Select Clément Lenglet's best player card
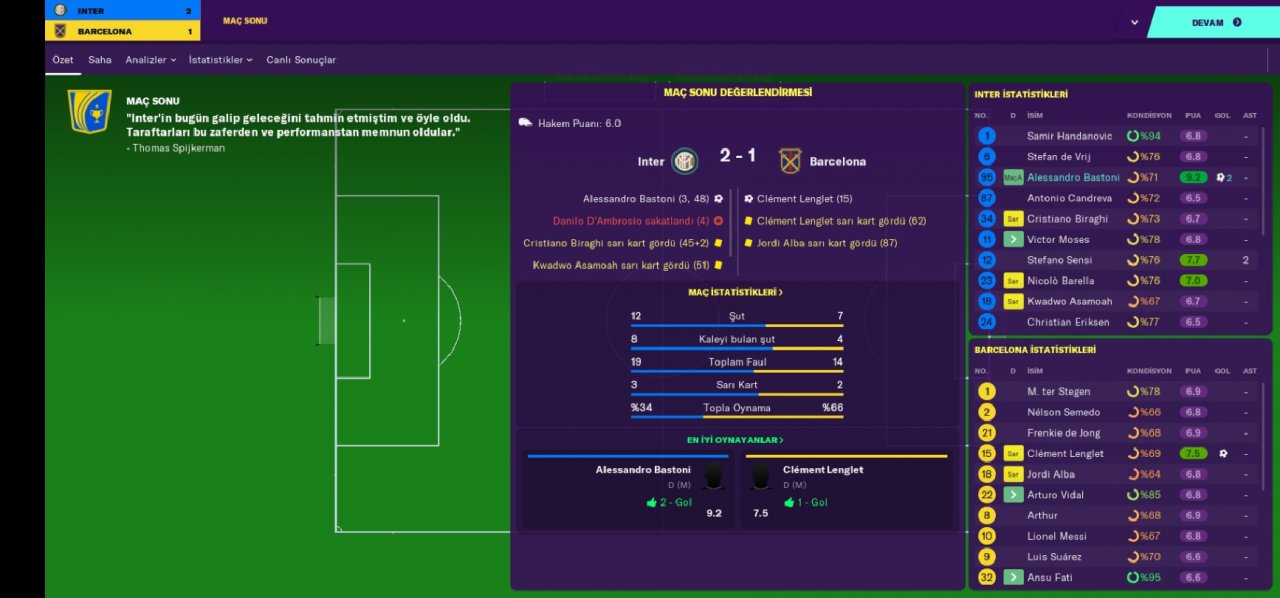 [x=846, y=490]
